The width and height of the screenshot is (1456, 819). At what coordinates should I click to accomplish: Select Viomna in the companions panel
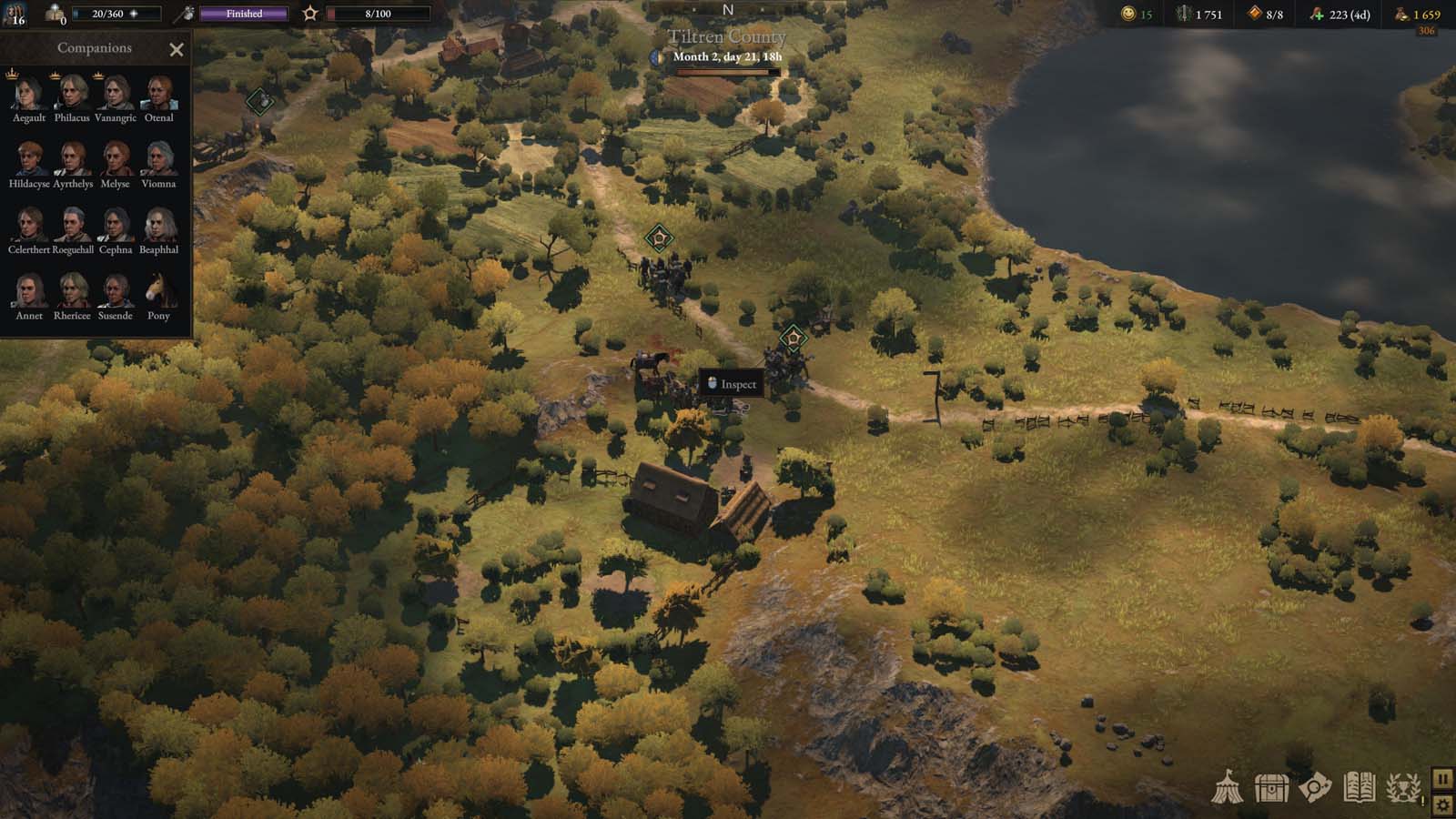[159, 160]
